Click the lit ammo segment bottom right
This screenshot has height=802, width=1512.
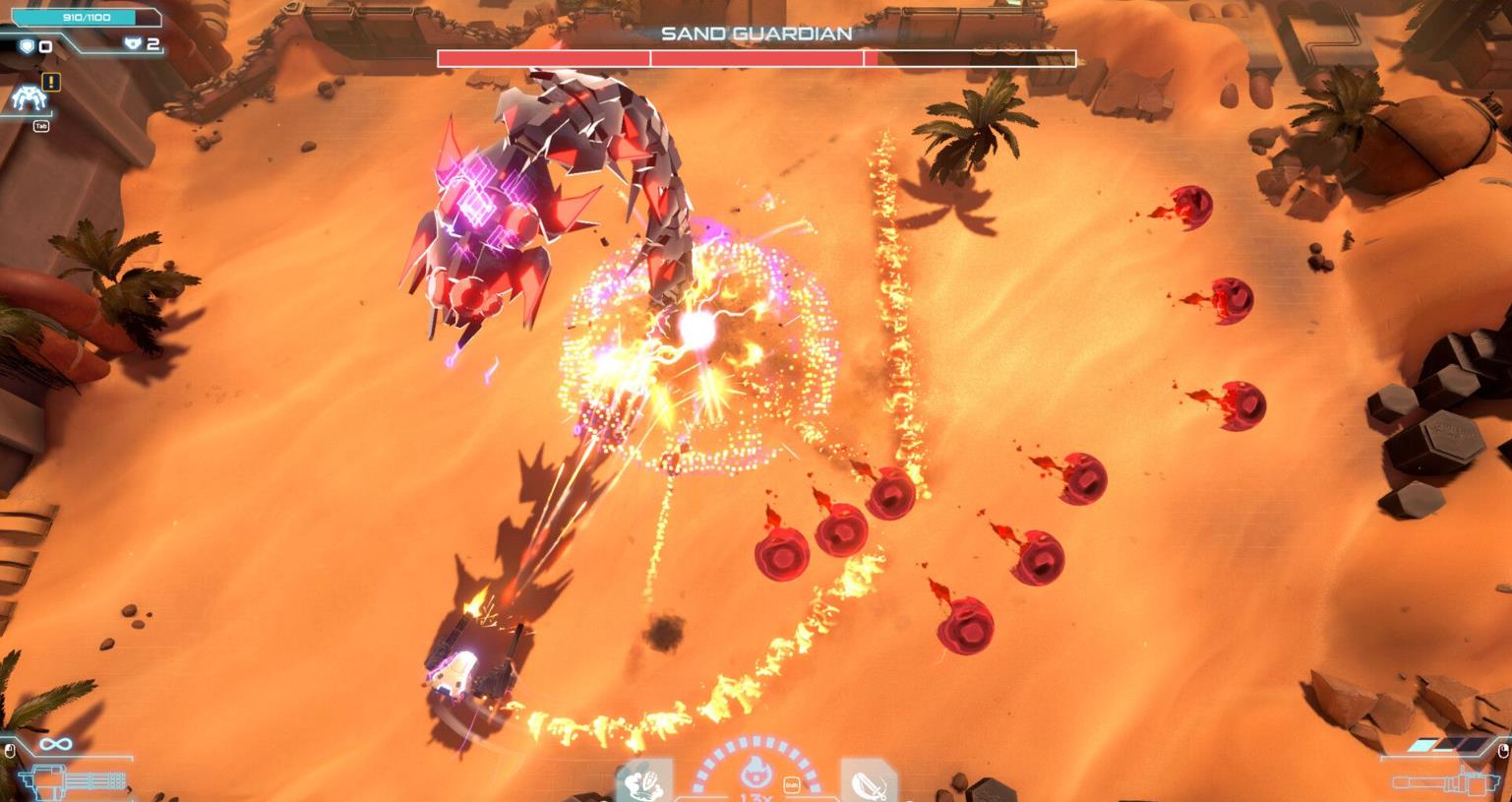pyautogui.click(x=1422, y=745)
